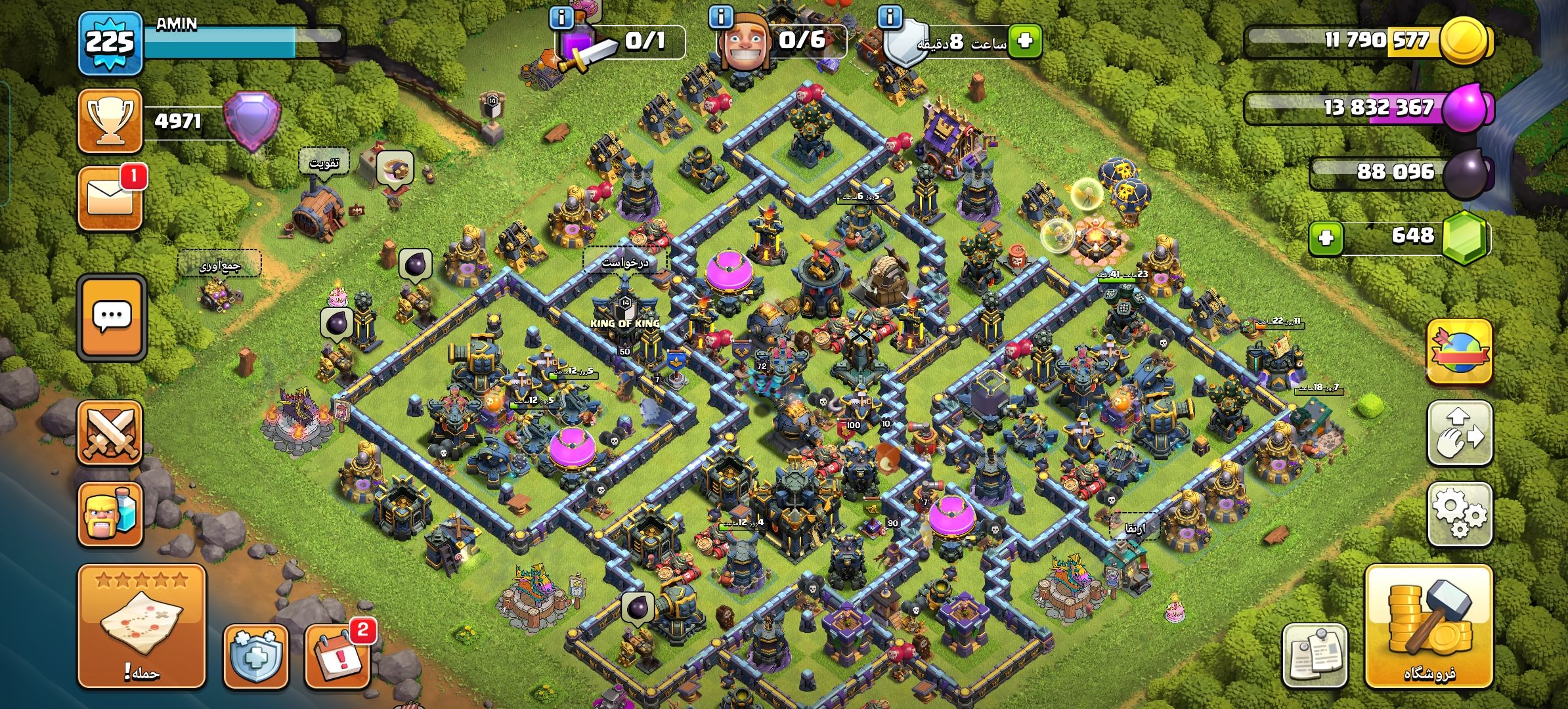Add shield time with green plus
The height and width of the screenshot is (709, 1568).
[x=1025, y=41]
